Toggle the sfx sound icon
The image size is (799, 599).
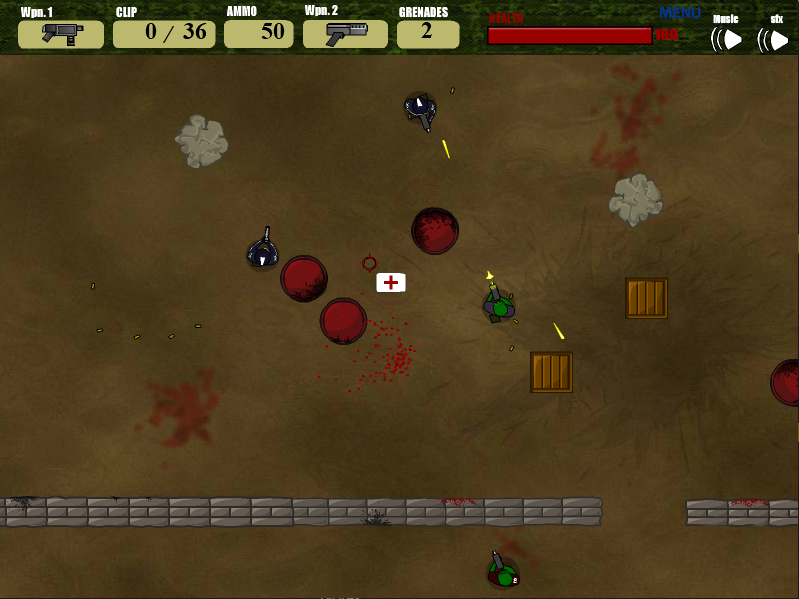point(774,39)
